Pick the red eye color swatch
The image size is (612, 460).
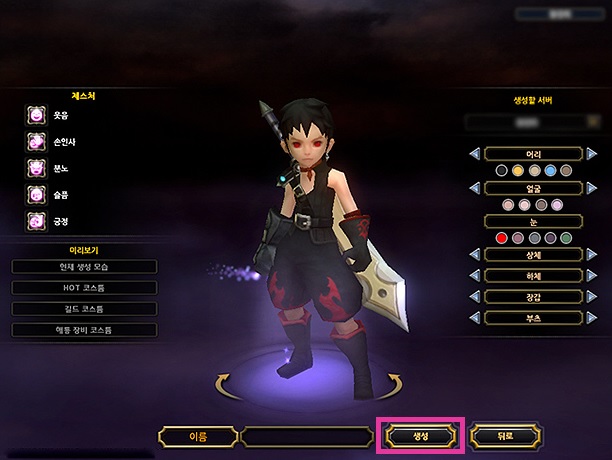point(502,238)
